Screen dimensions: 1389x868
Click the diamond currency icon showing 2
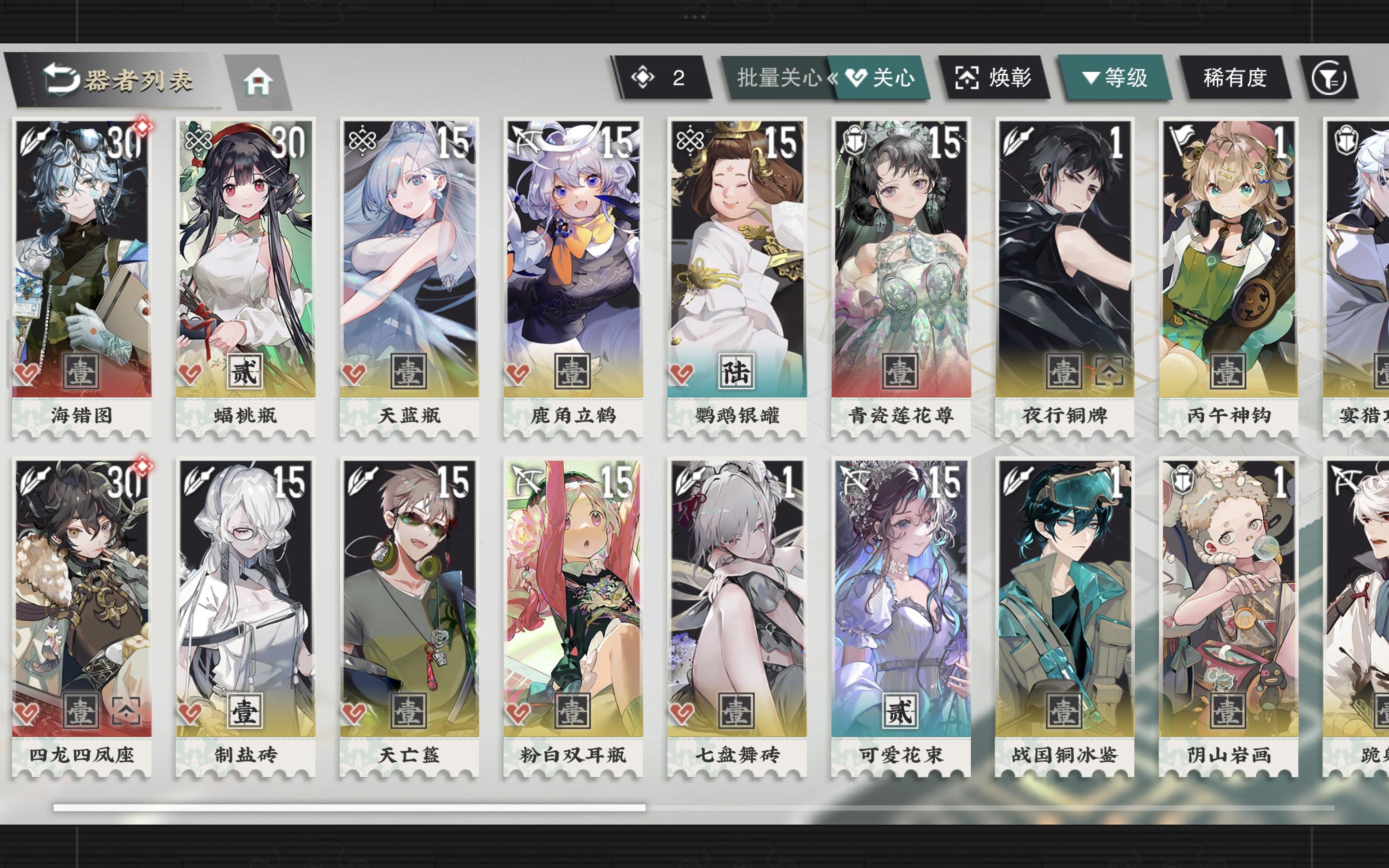pos(644,78)
